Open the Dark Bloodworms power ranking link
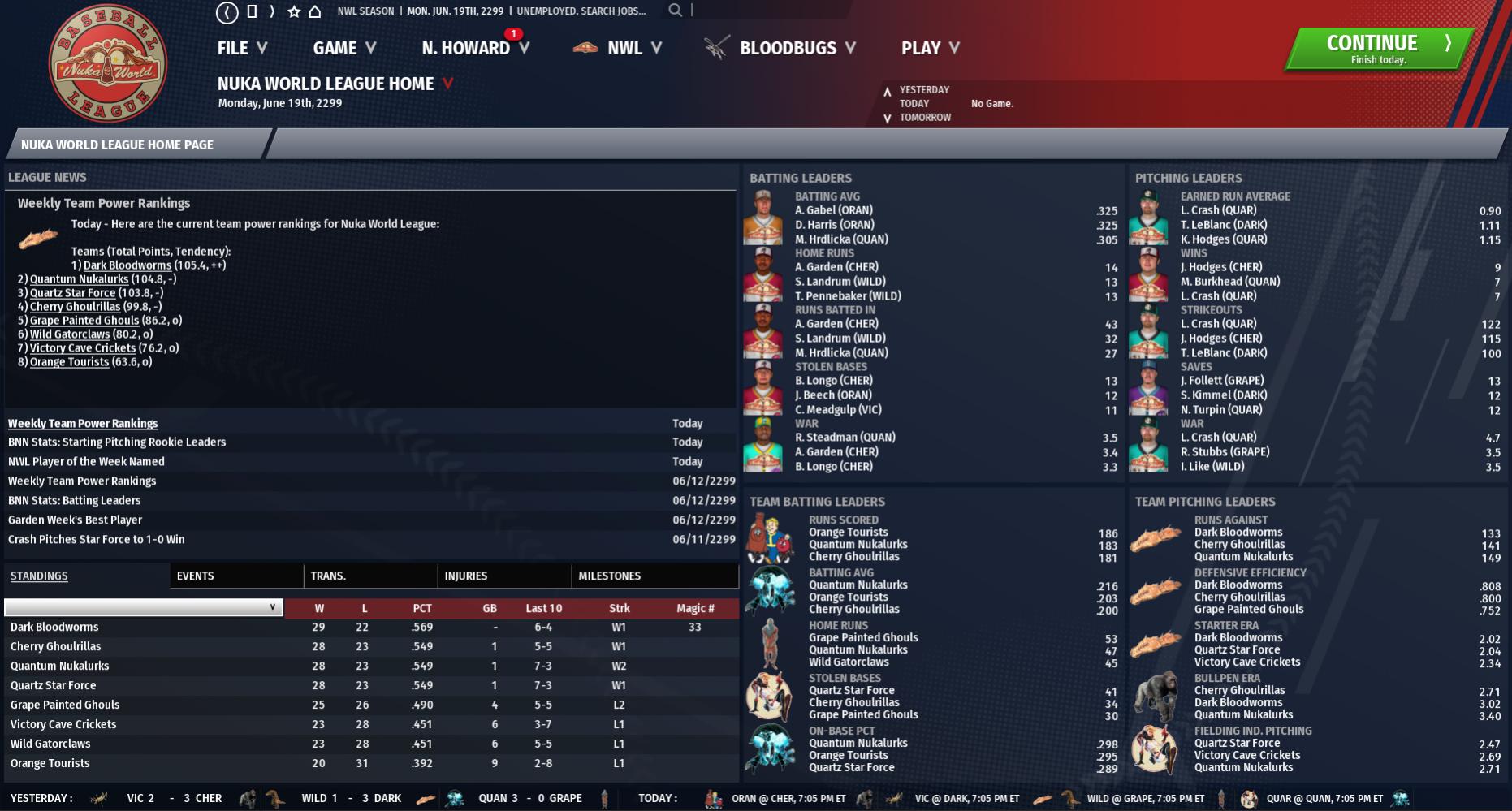This screenshot has height=811, width=1512. click(127, 265)
